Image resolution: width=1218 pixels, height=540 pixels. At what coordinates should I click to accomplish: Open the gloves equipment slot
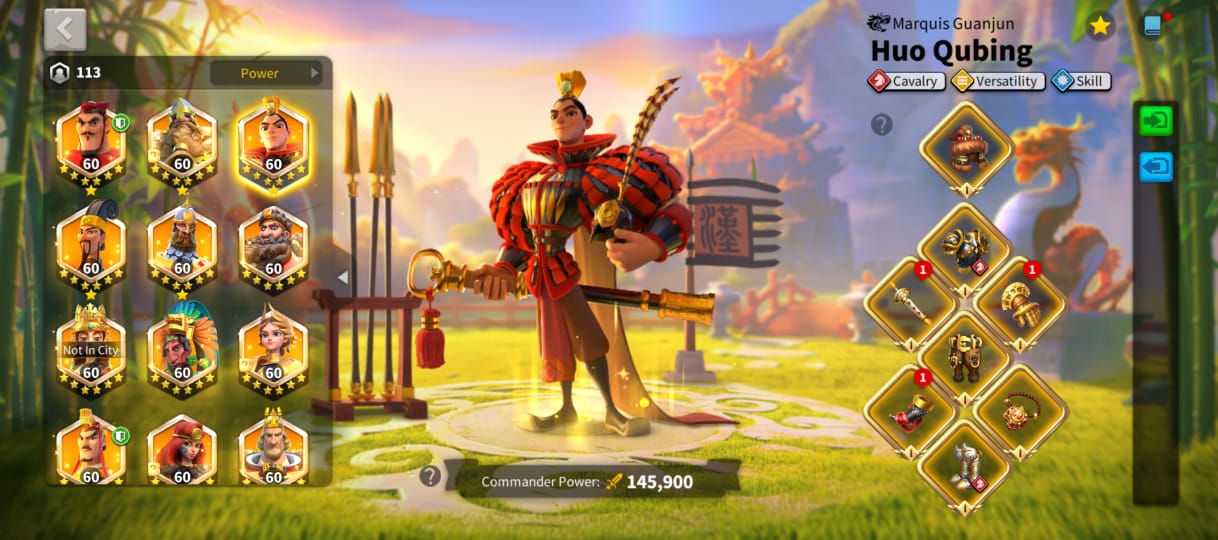coord(1020,301)
